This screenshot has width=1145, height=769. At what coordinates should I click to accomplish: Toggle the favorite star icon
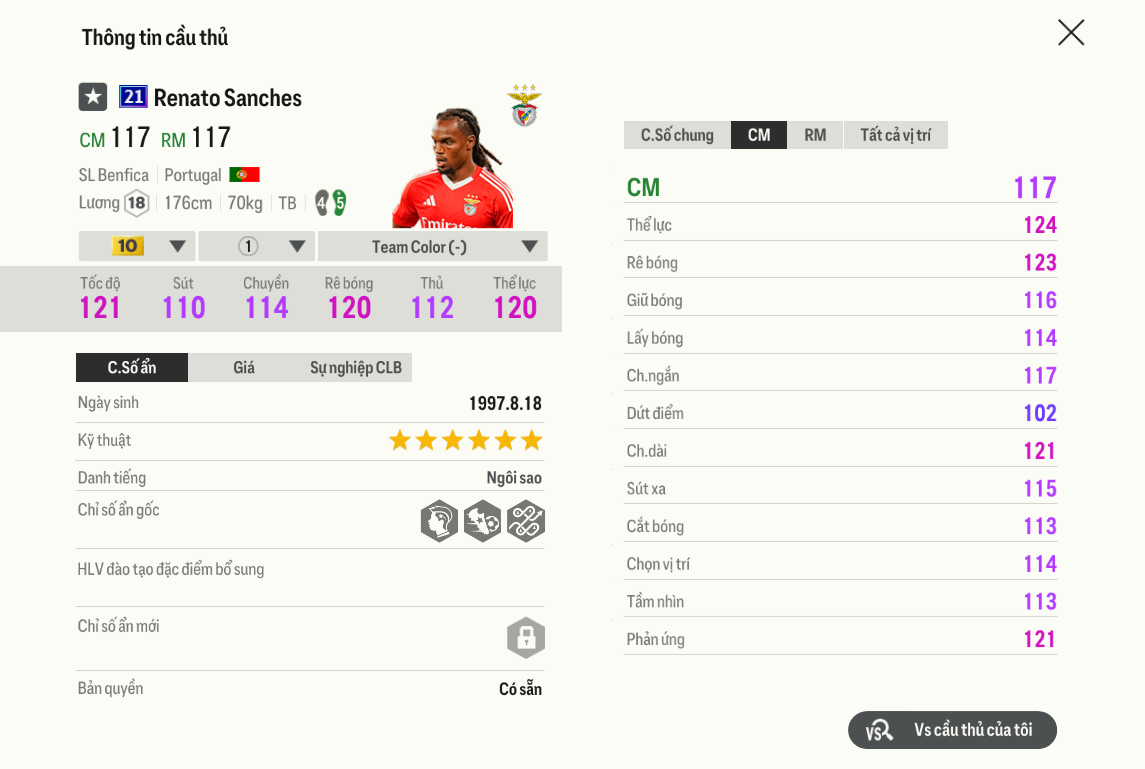[93, 97]
